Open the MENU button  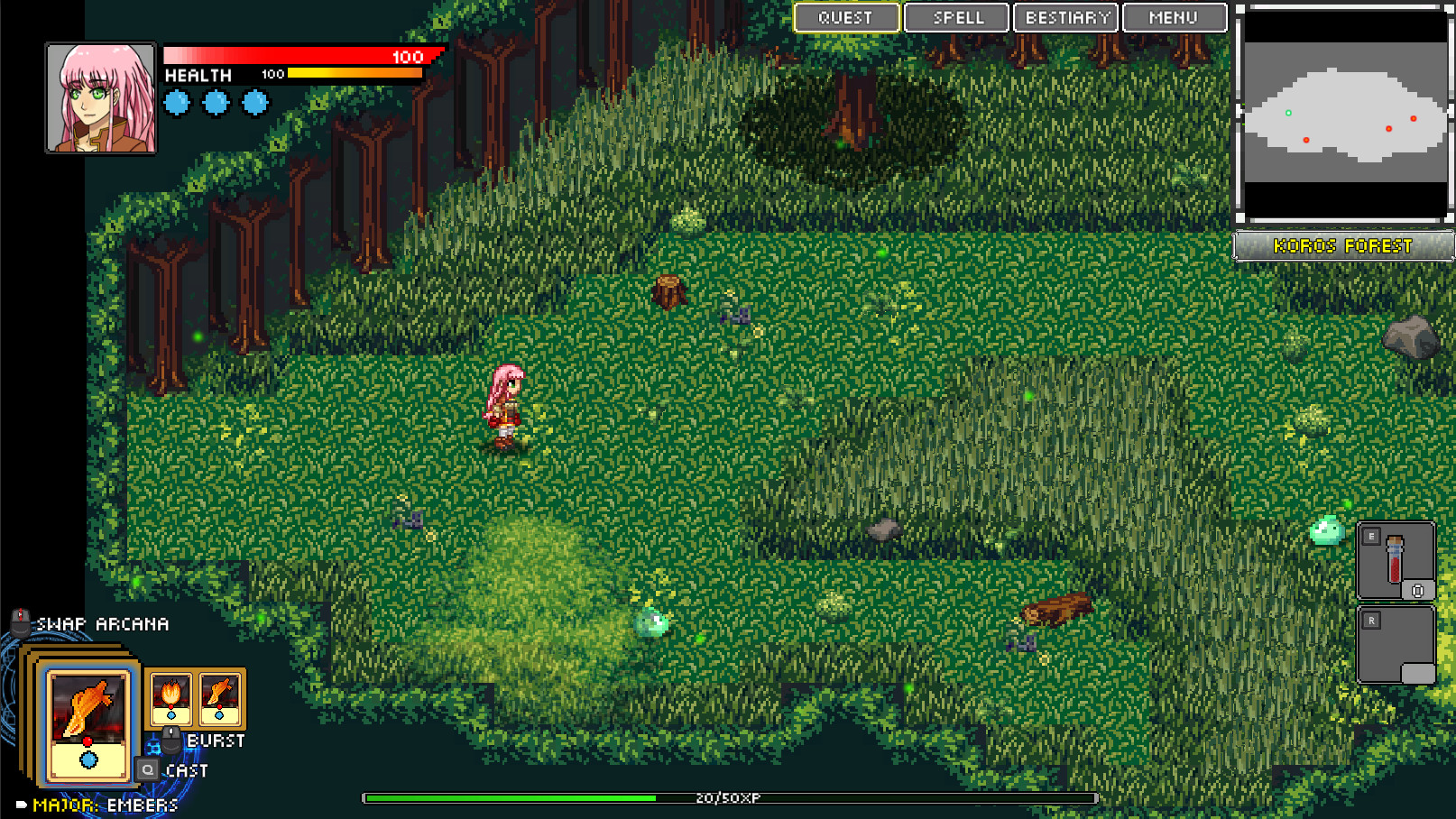pyautogui.click(x=1173, y=17)
